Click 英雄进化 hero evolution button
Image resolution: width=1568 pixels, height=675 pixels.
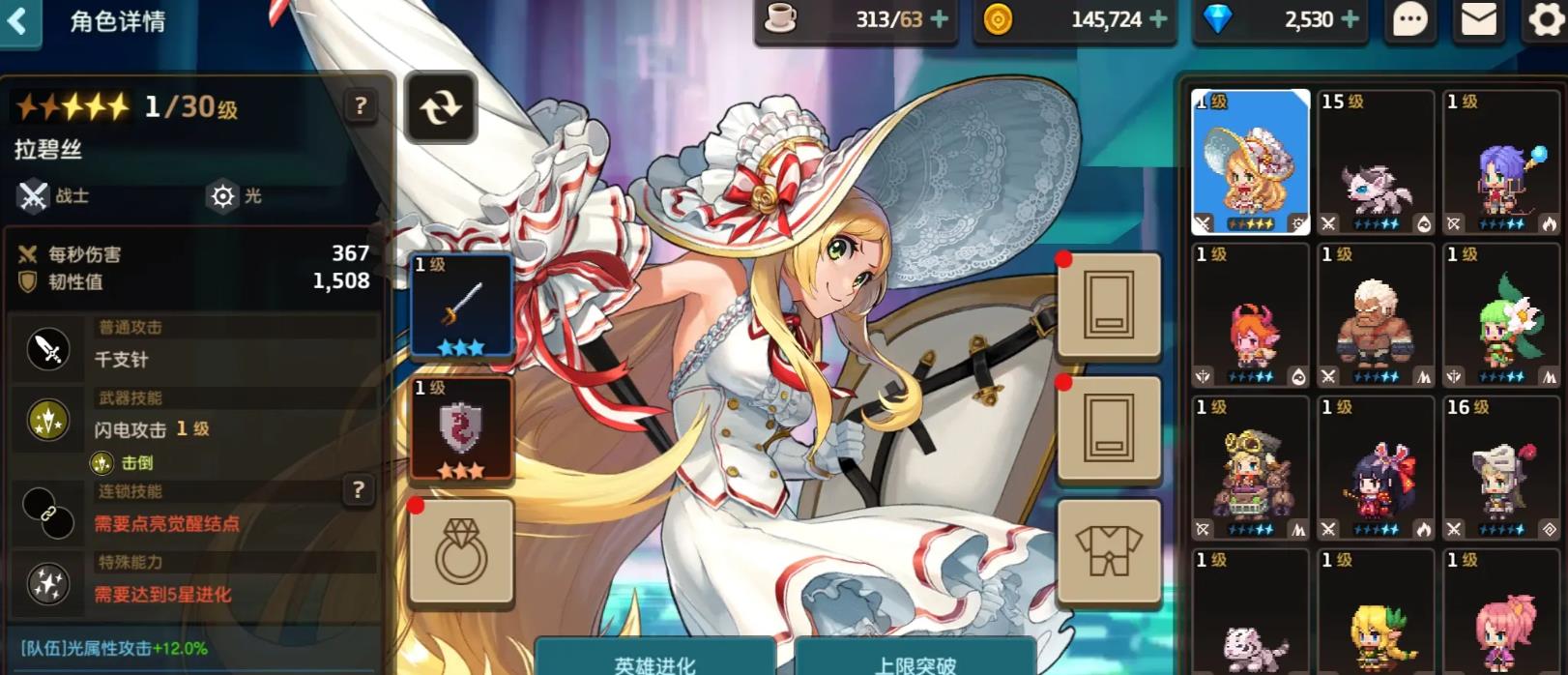pyautogui.click(x=654, y=662)
